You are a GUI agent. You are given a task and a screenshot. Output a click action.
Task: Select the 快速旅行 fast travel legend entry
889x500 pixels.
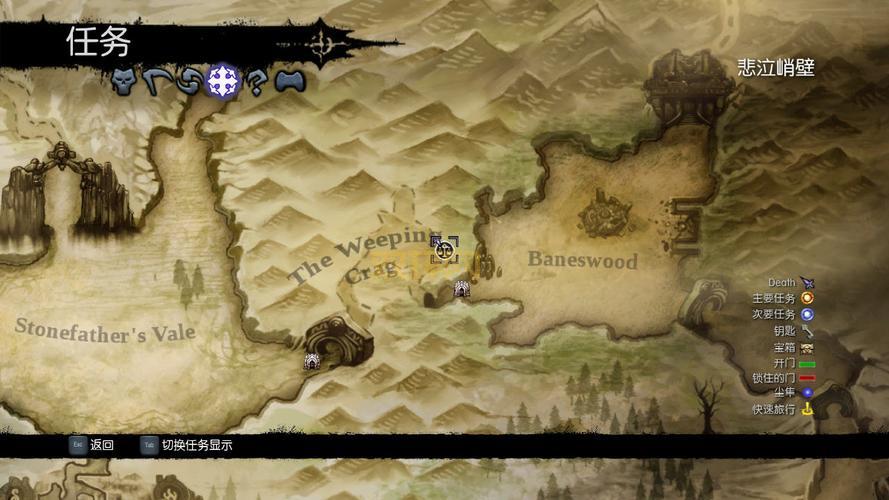click(x=783, y=410)
